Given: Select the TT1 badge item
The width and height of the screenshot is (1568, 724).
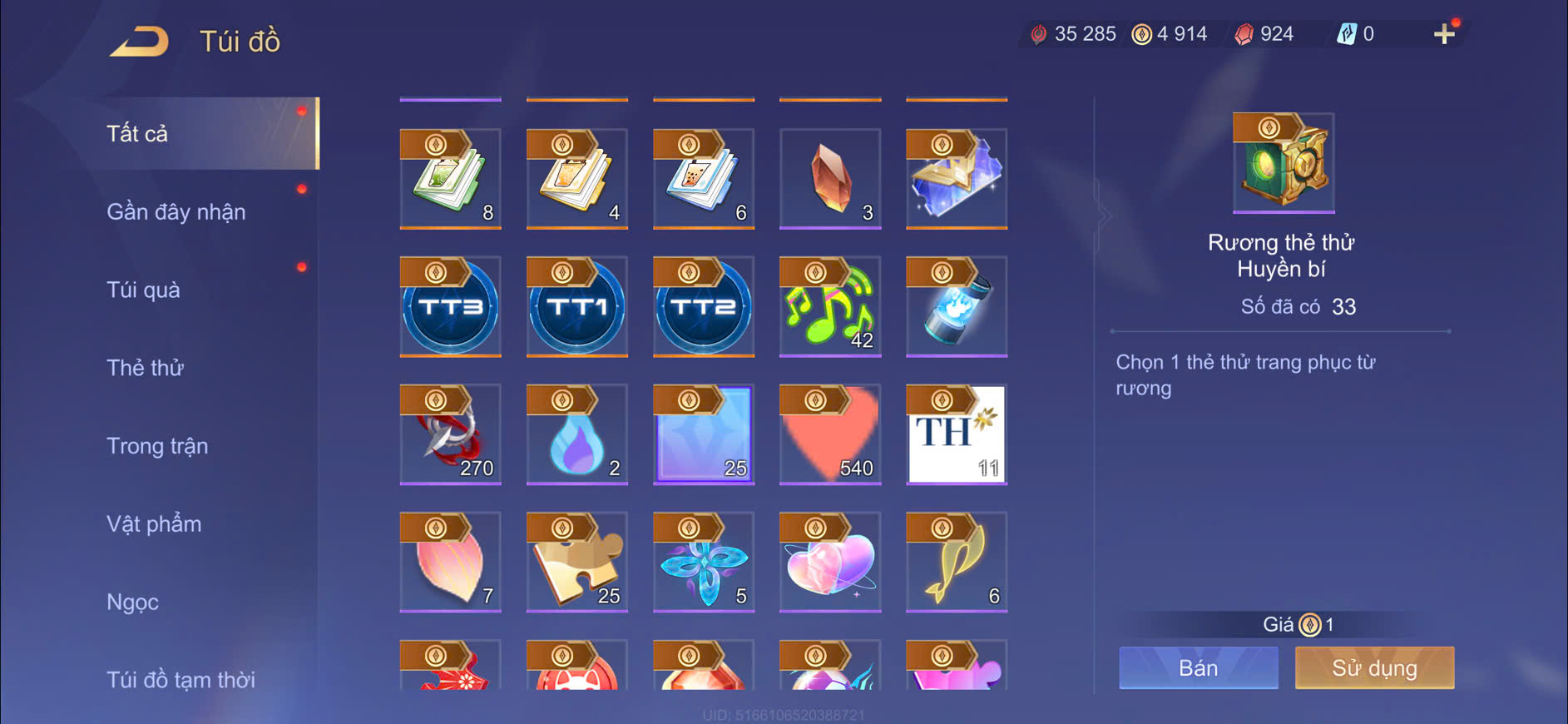Looking at the screenshot, I should pos(577,306).
